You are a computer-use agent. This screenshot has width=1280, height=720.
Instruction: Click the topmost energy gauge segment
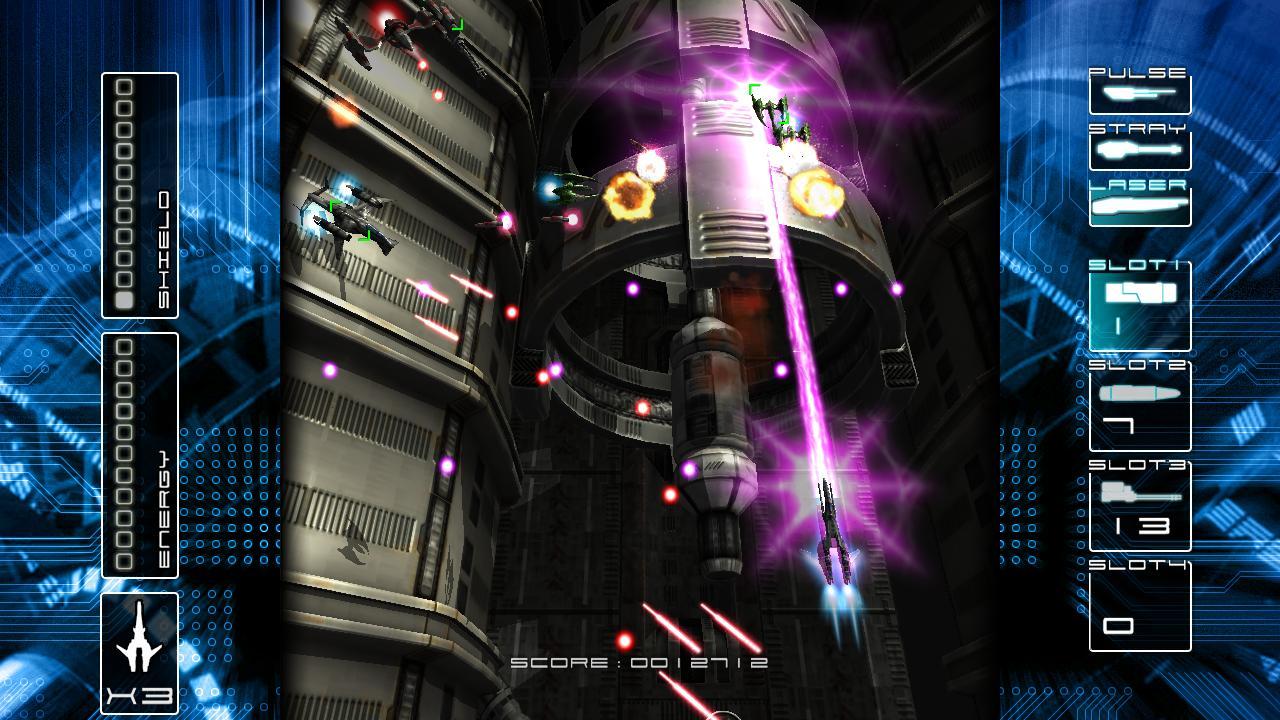coord(125,346)
